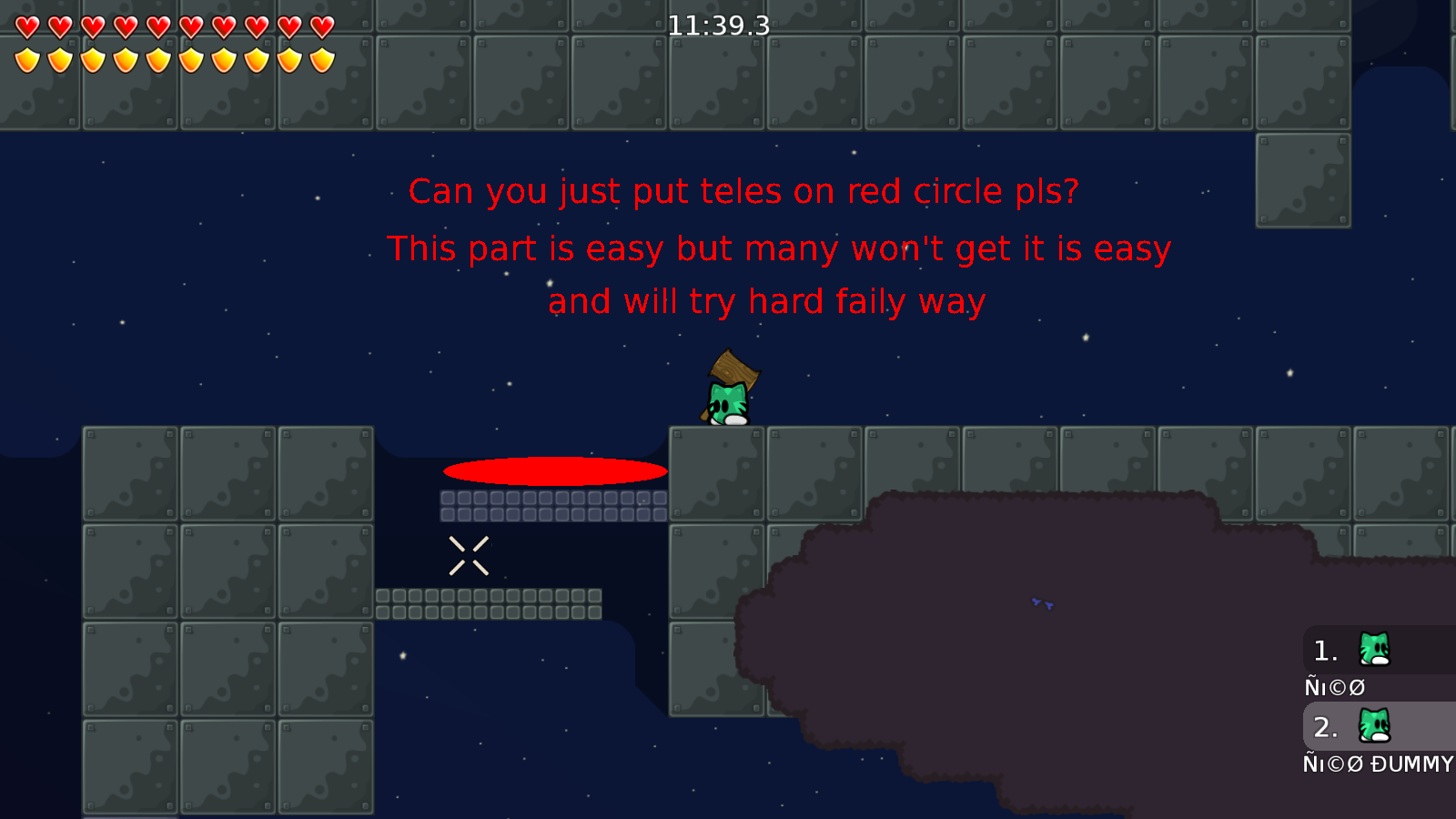The width and height of the screenshot is (1456, 819).
Task: Select the first golden armor shield icon
Action: click(25, 59)
